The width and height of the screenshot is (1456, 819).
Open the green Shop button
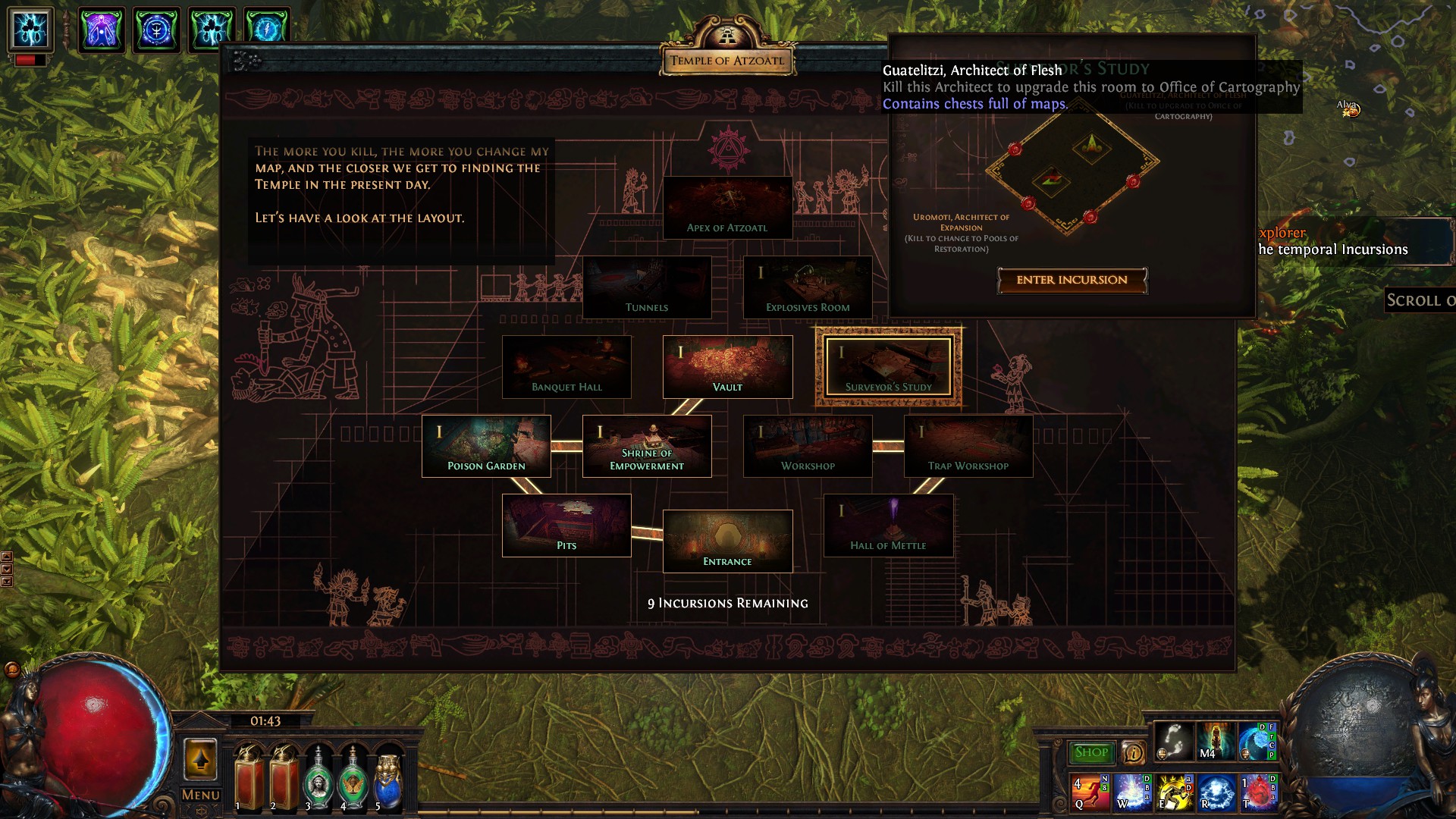click(1091, 752)
